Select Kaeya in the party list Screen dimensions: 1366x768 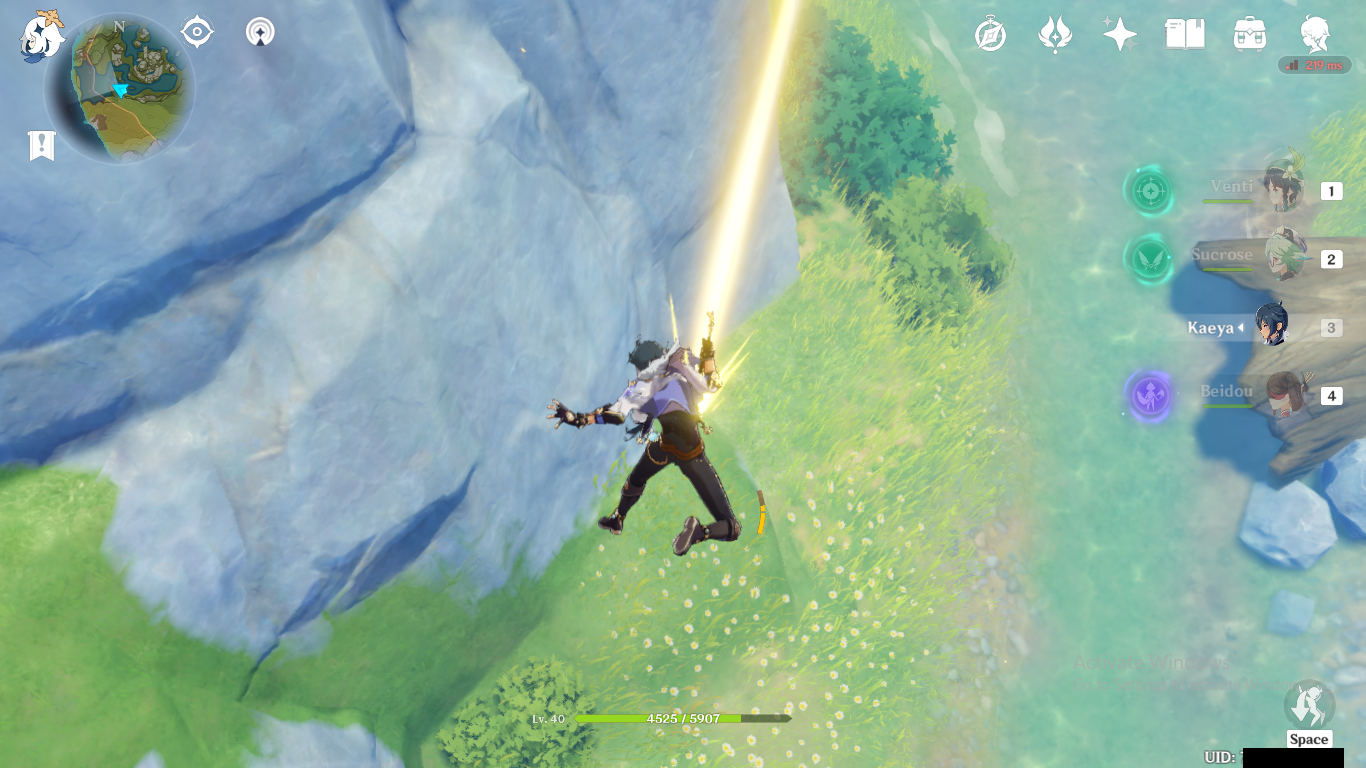[x=1271, y=327]
